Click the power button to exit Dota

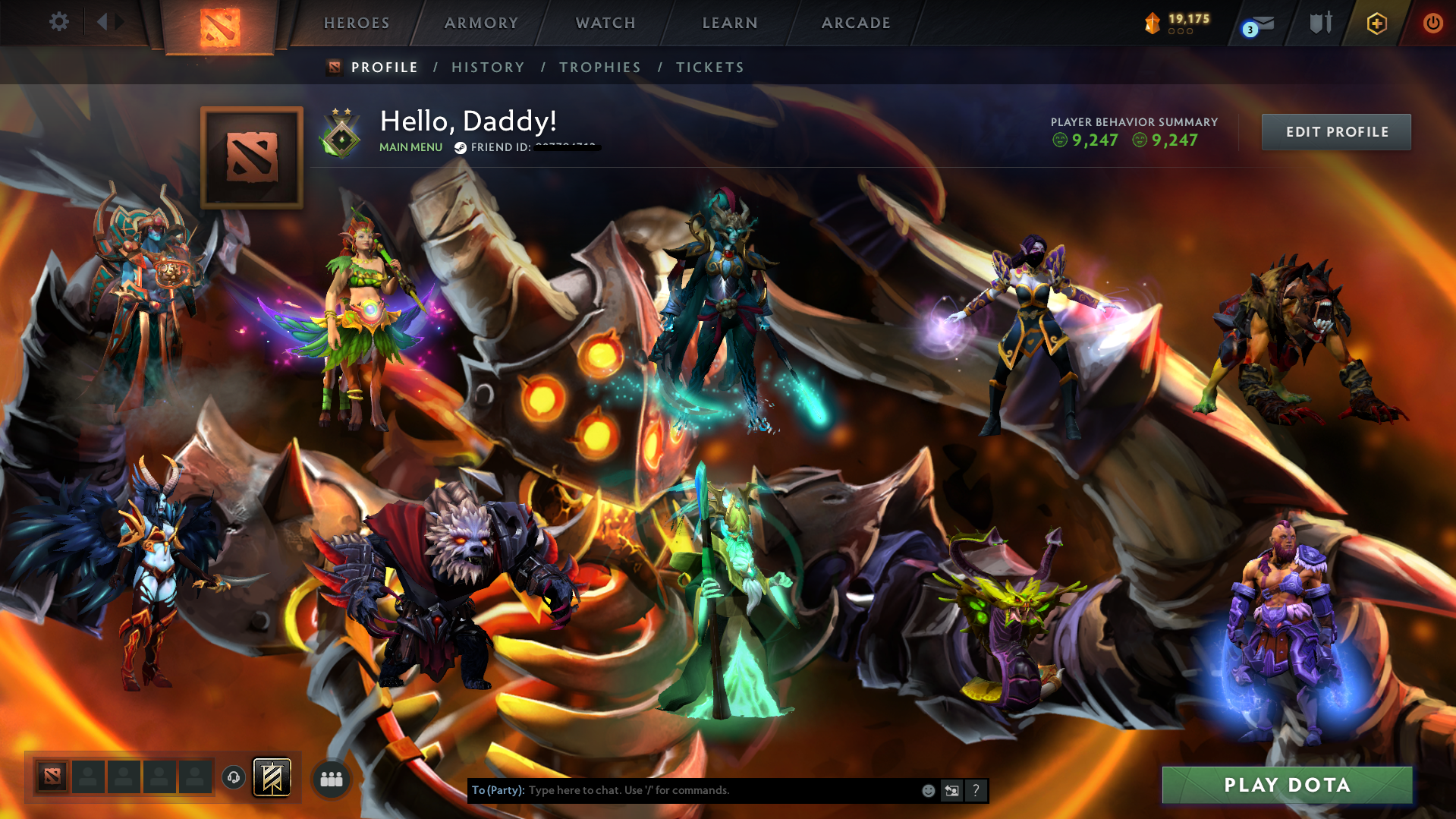tap(1432, 23)
